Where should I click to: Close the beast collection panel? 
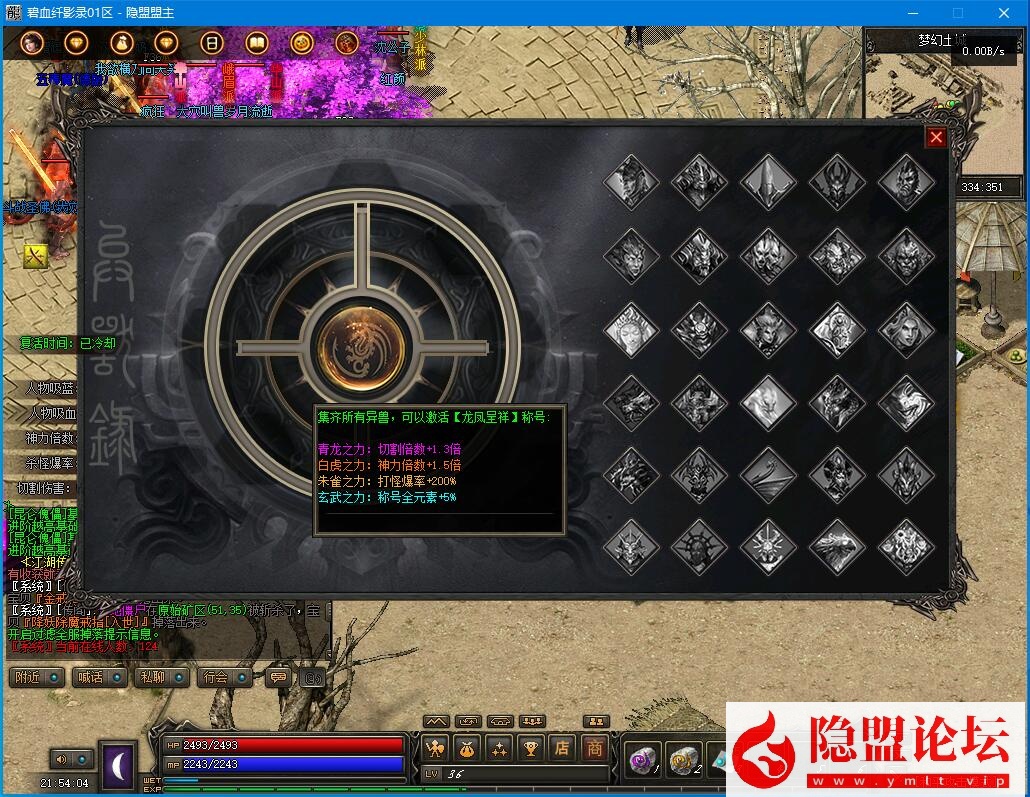(936, 138)
